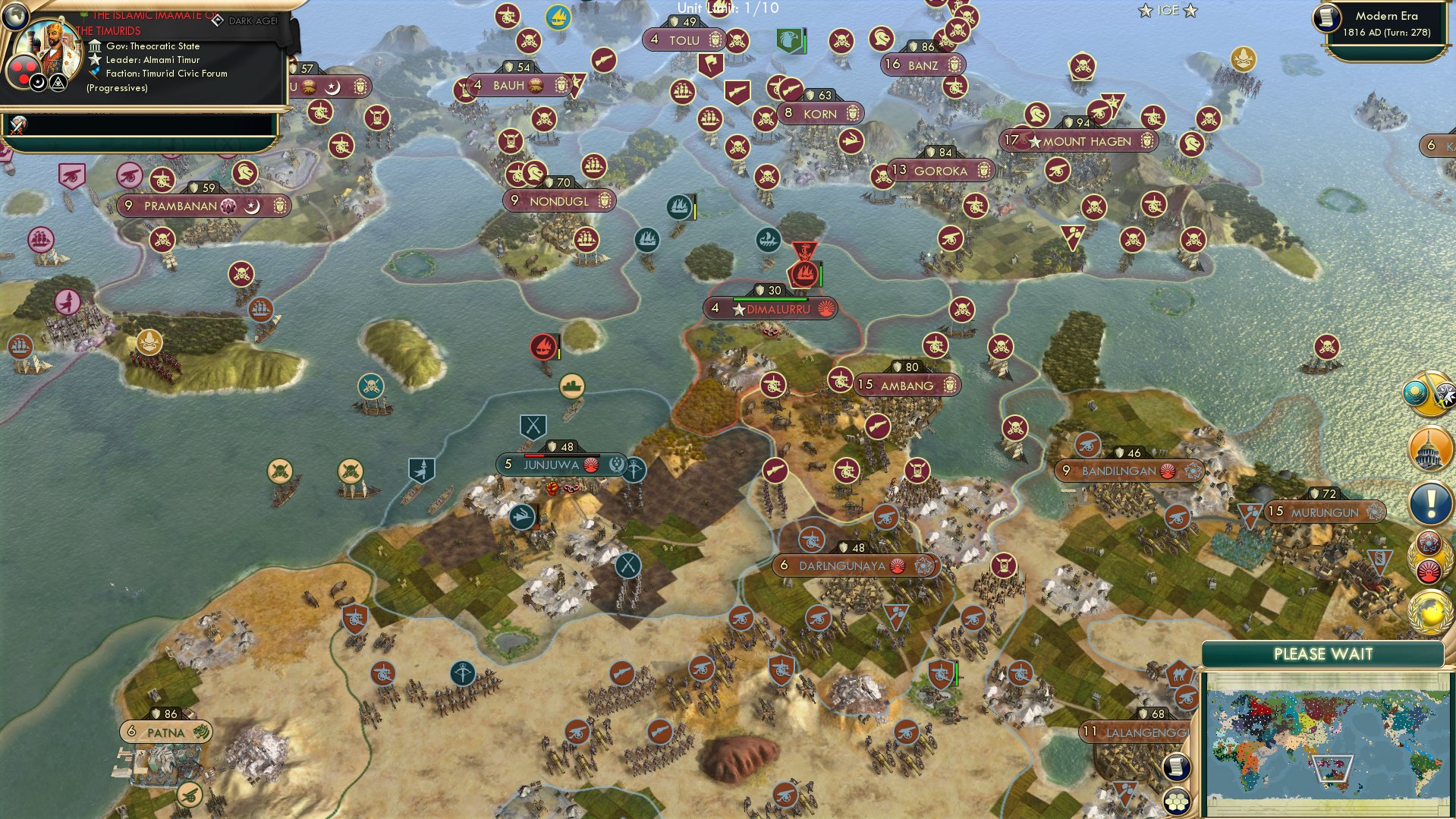
Task: Click the DARK AGE! banner label
Action: pyautogui.click(x=252, y=20)
